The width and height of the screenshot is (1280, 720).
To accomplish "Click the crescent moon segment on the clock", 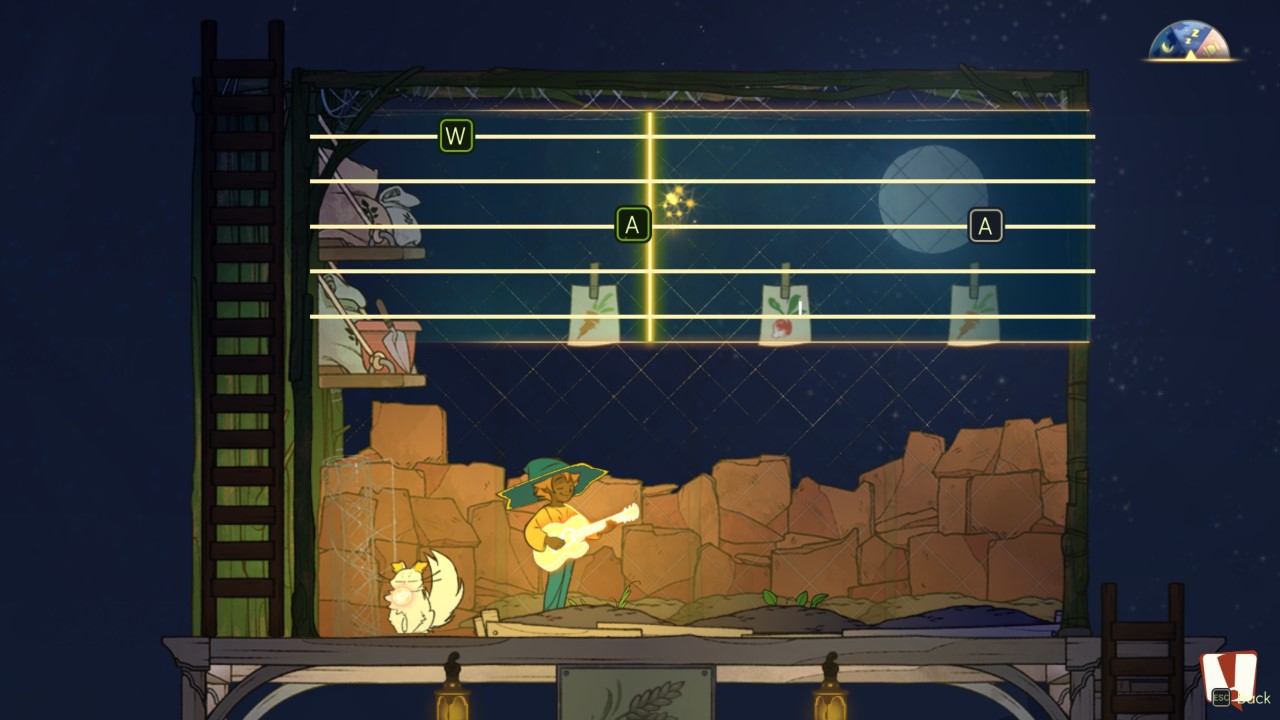I will pos(1166,46).
